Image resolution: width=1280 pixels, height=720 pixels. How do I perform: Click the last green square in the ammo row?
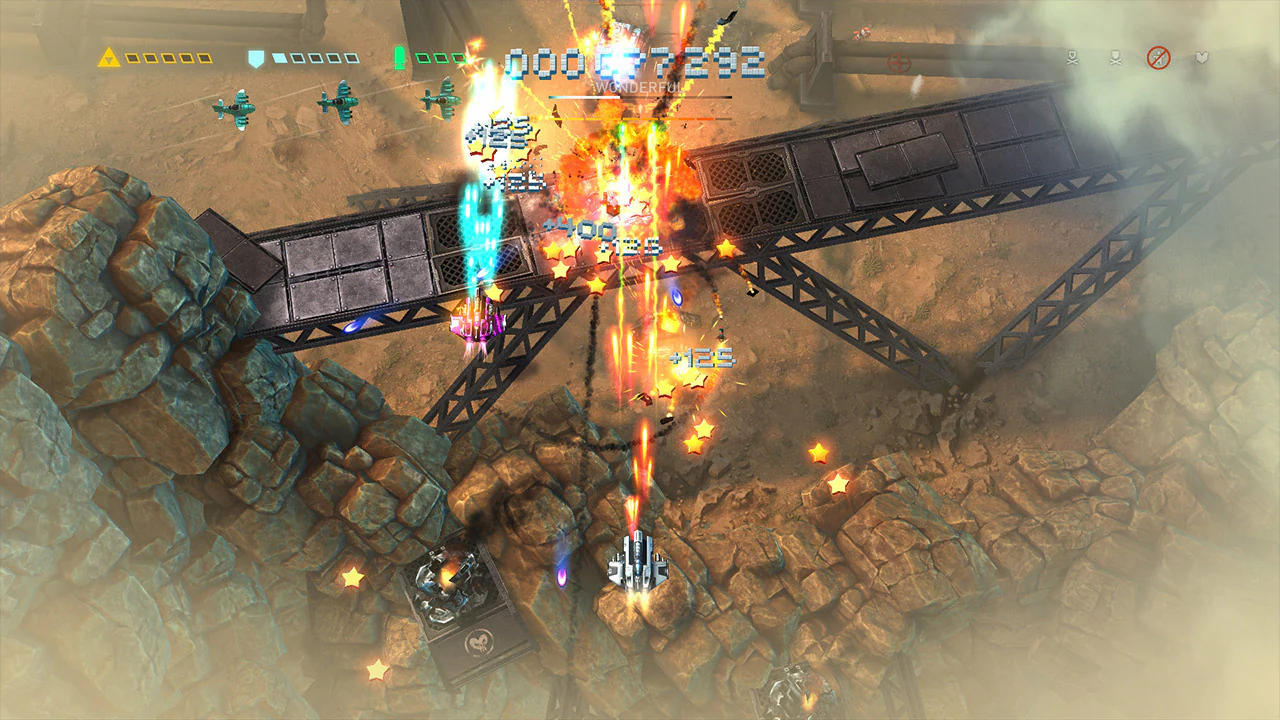point(459,57)
